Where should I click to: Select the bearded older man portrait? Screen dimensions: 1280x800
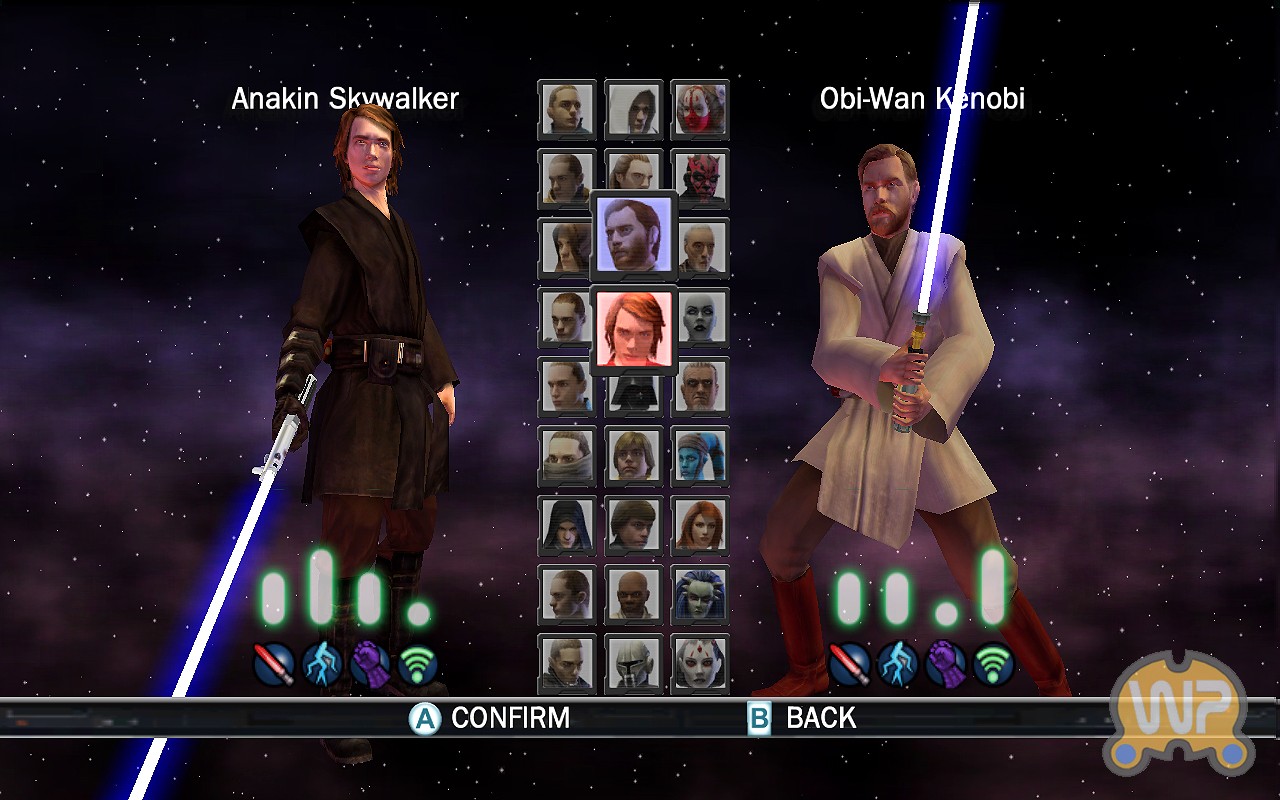coord(700,387)
